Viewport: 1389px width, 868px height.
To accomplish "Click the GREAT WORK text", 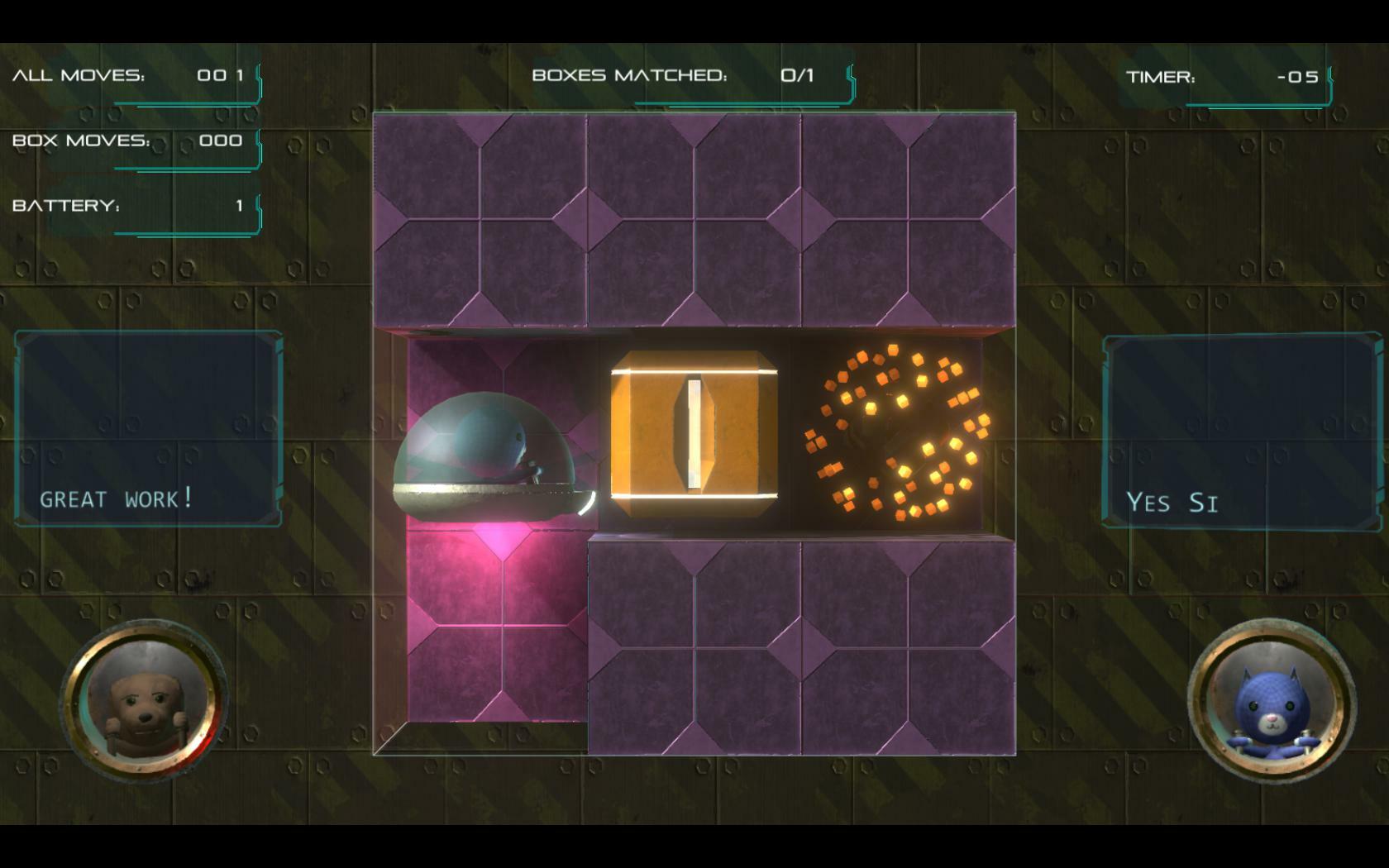I will (115, 498).
